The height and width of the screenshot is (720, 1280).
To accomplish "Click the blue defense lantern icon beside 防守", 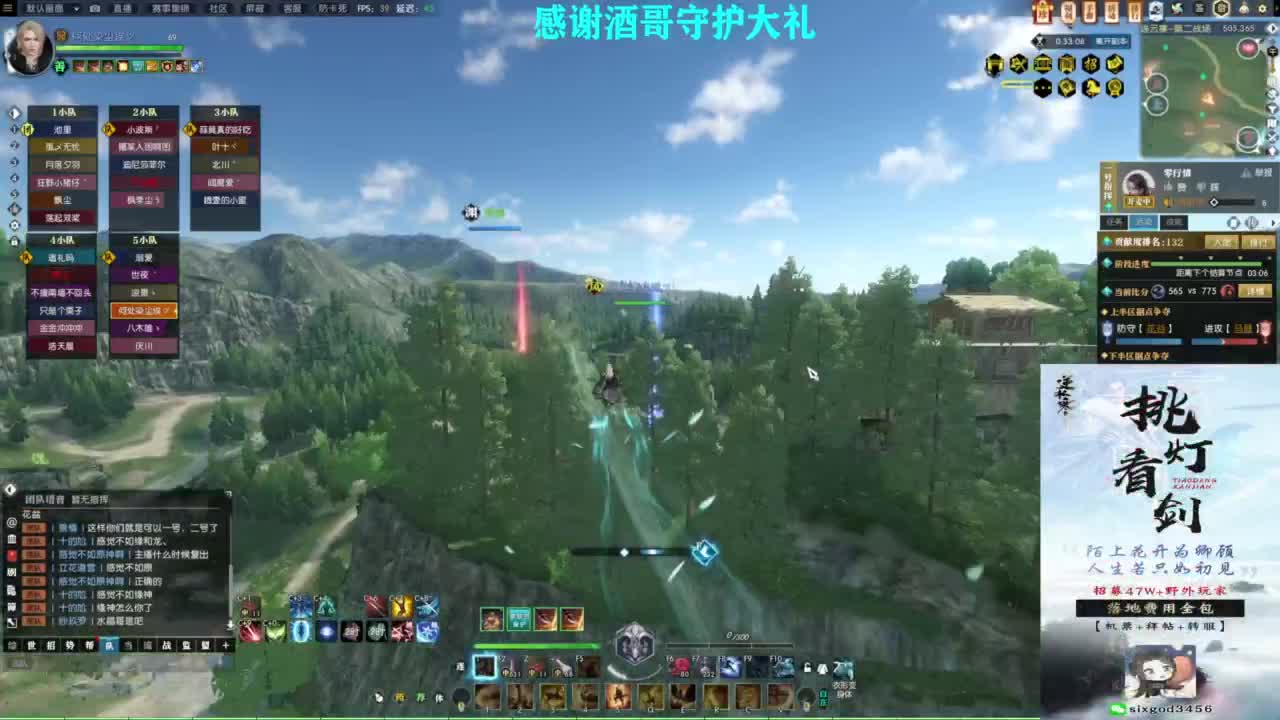I will (x=1105, y=328).
